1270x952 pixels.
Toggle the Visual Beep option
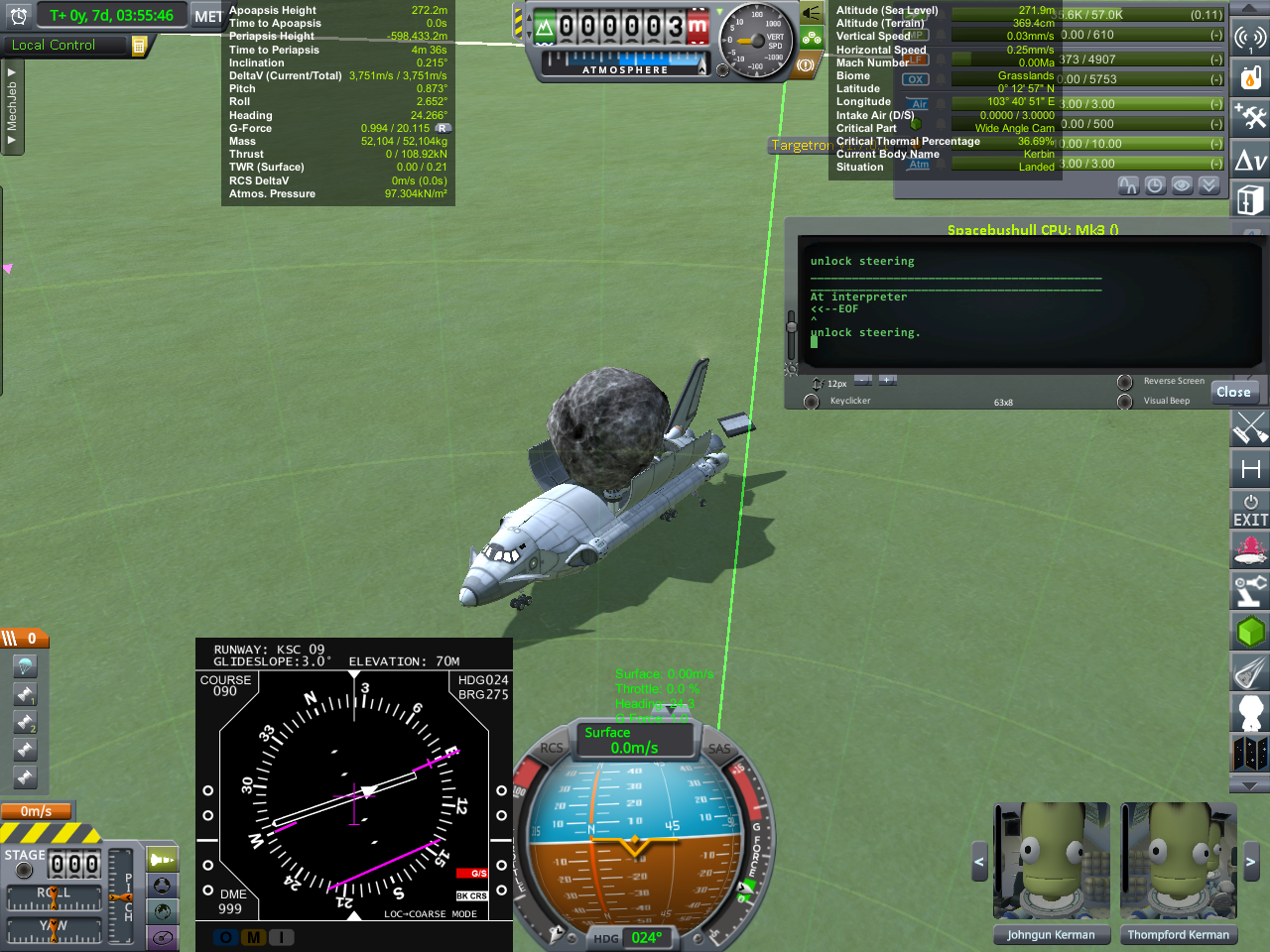[1125, 402]
